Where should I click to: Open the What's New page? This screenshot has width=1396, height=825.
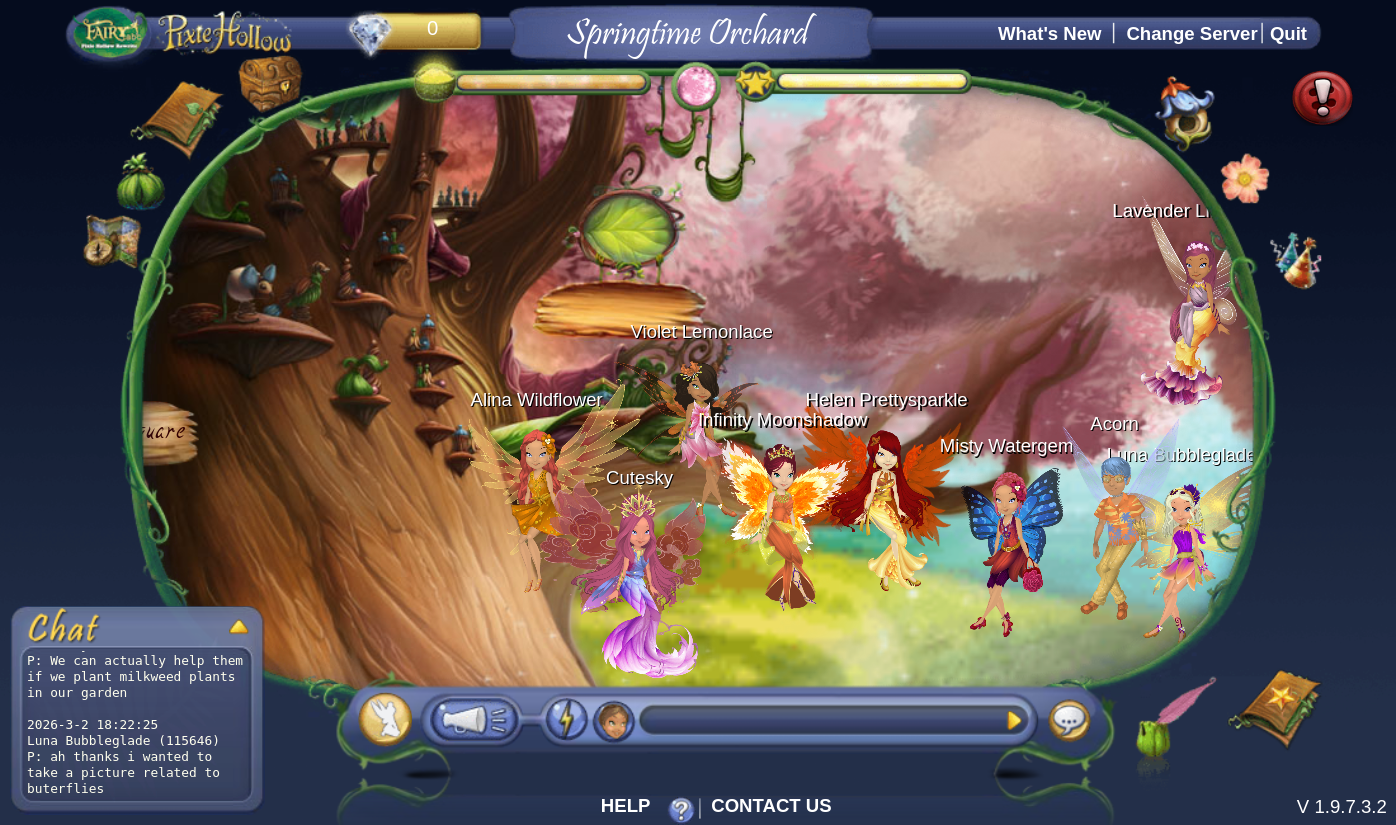click(x=1049, y=34)
